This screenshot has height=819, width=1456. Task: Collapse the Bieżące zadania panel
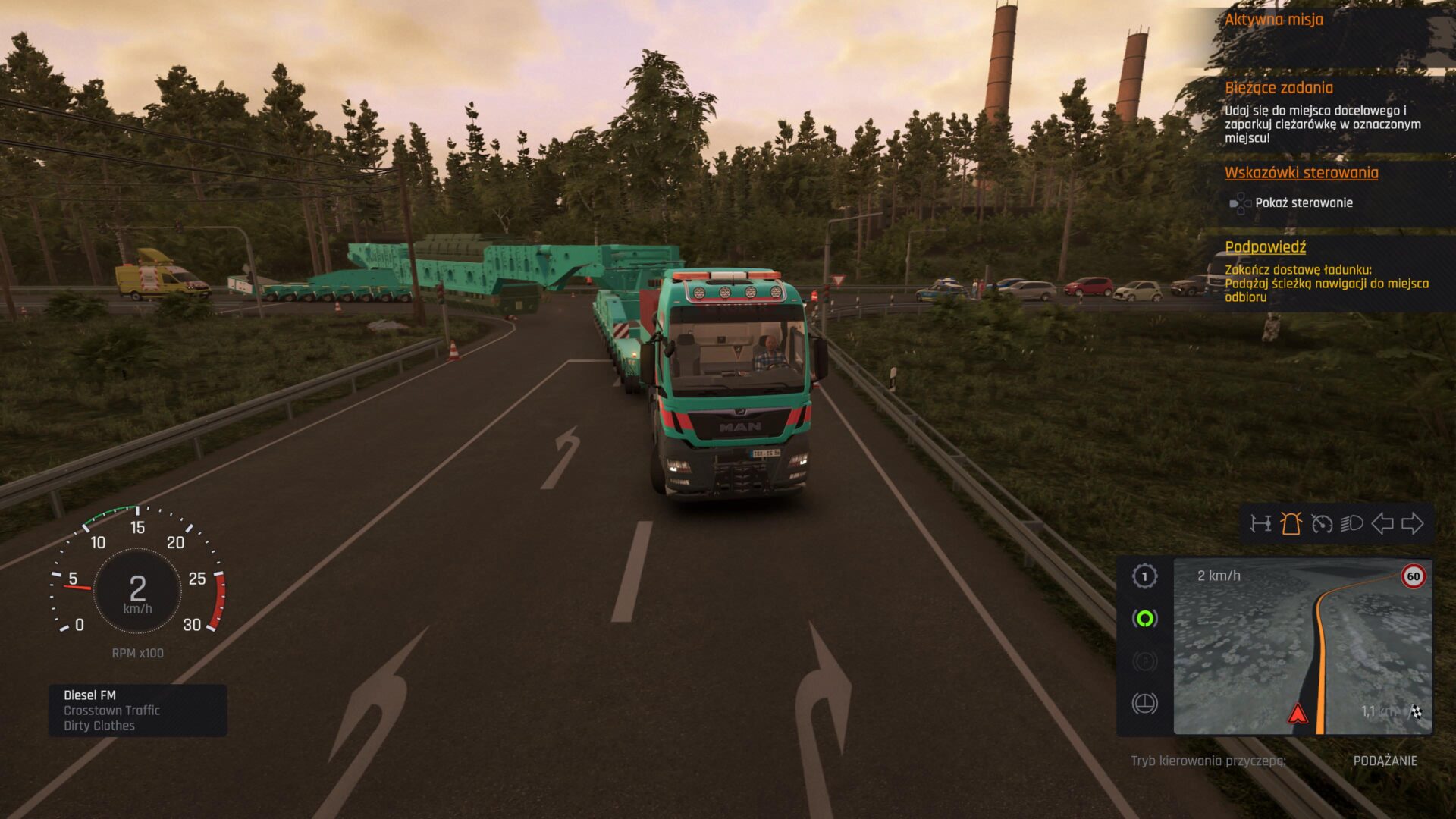pos(1279,88)
